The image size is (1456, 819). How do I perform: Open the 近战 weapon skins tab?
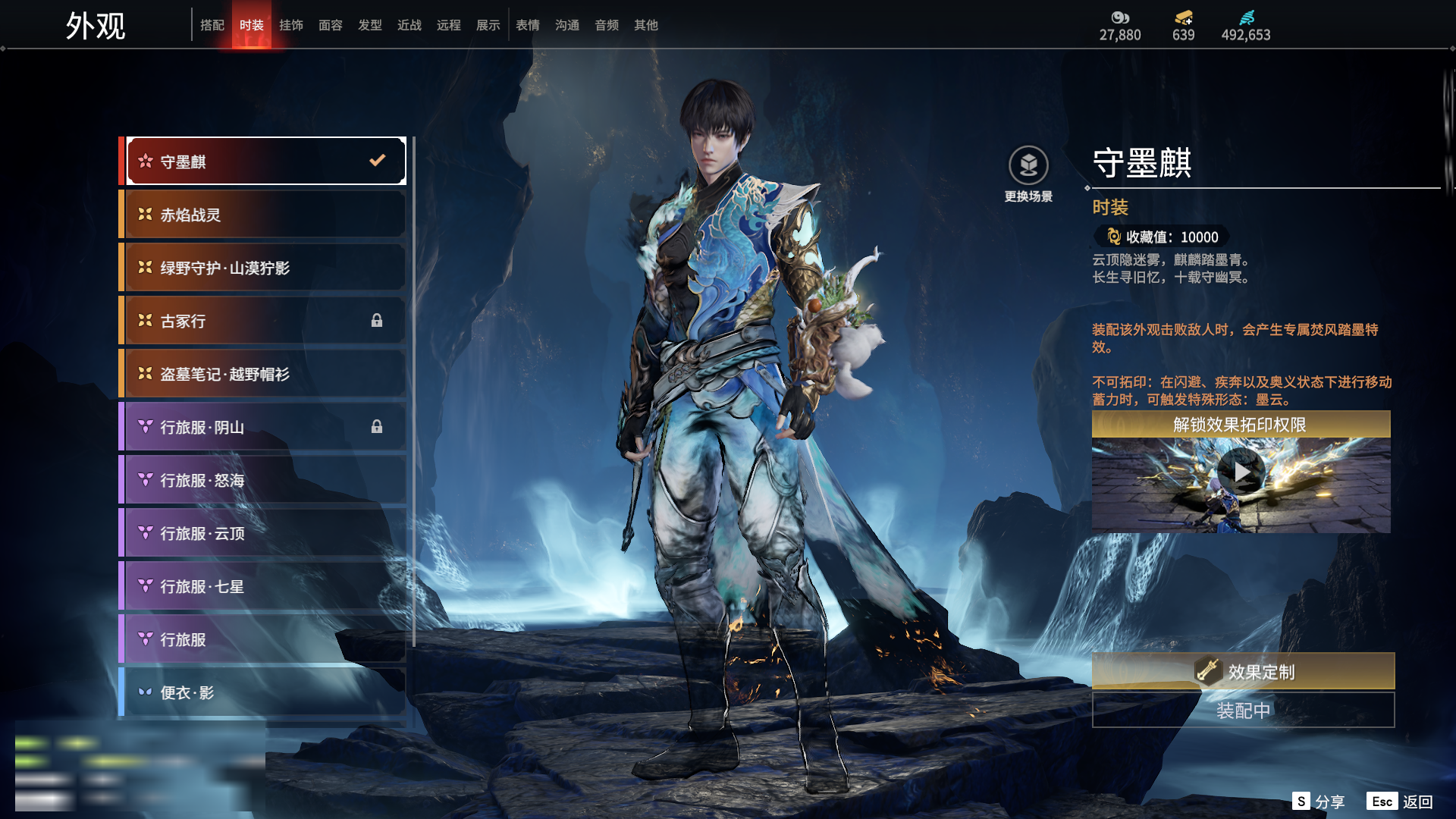click(409, 25)
